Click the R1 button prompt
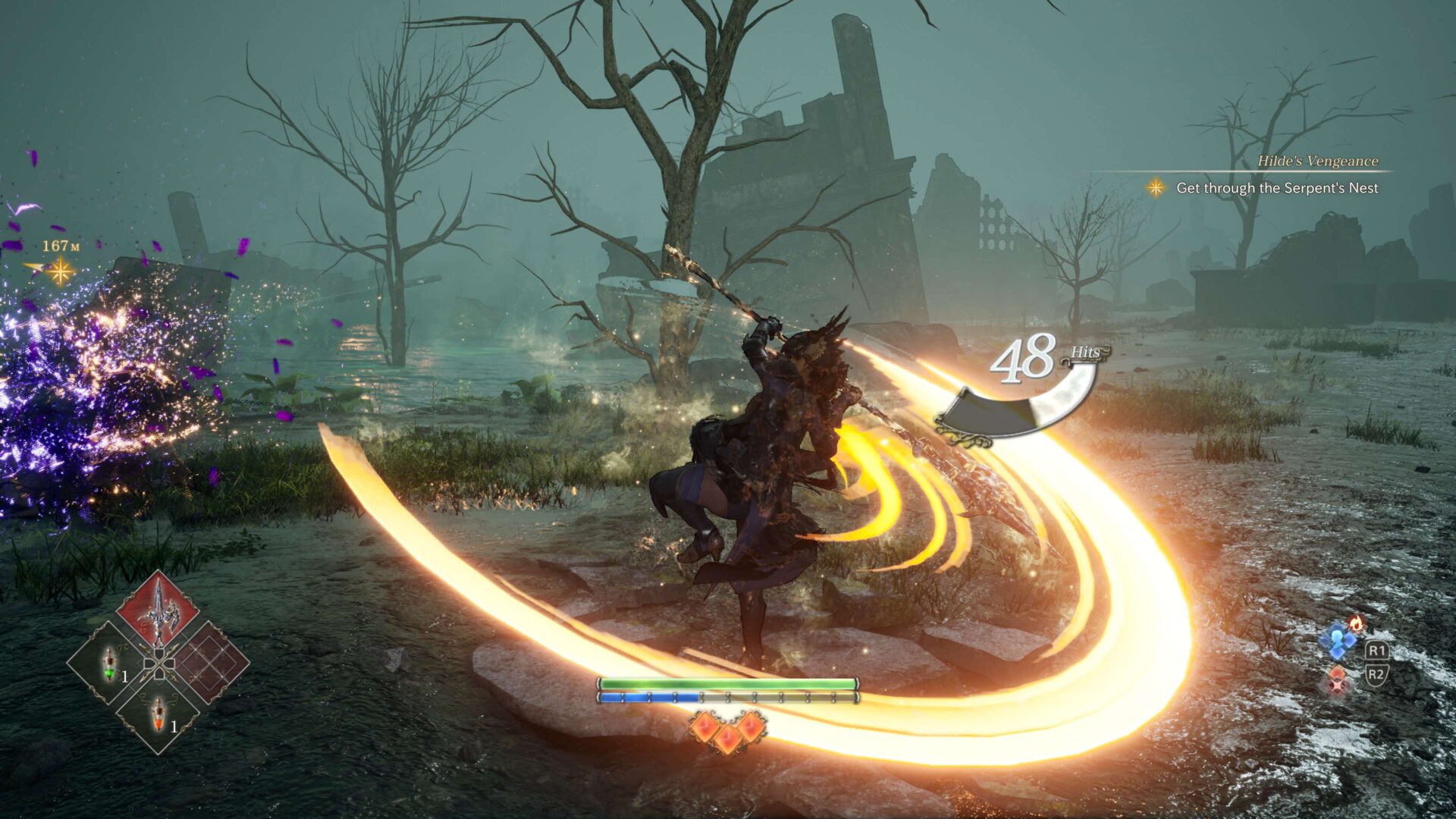 point(1378,650)
